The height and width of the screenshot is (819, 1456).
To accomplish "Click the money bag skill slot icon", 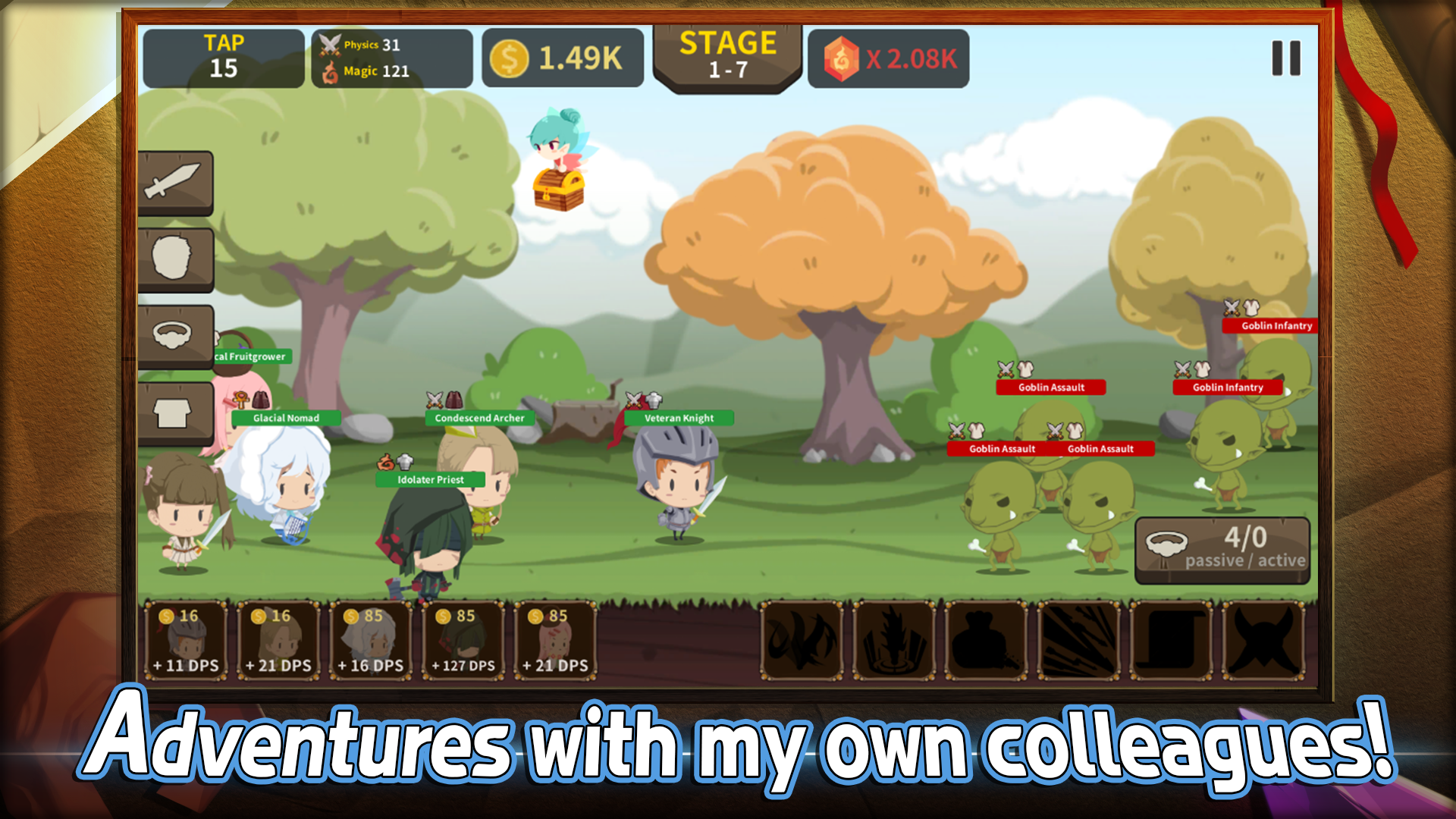I will tap(986, 642).
